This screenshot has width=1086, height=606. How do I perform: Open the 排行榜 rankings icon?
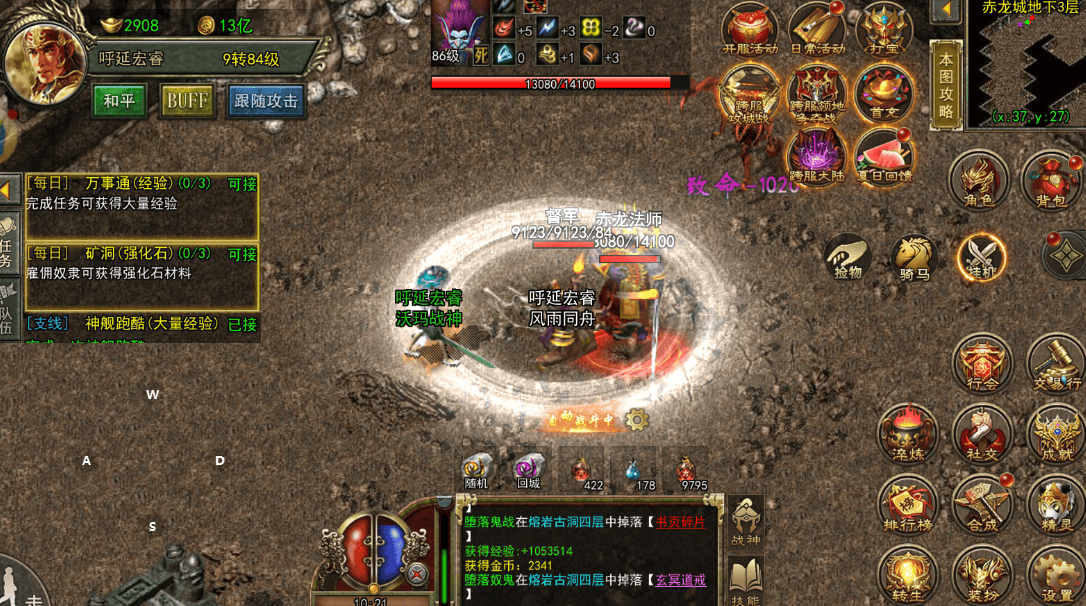(x=907, y=504)
